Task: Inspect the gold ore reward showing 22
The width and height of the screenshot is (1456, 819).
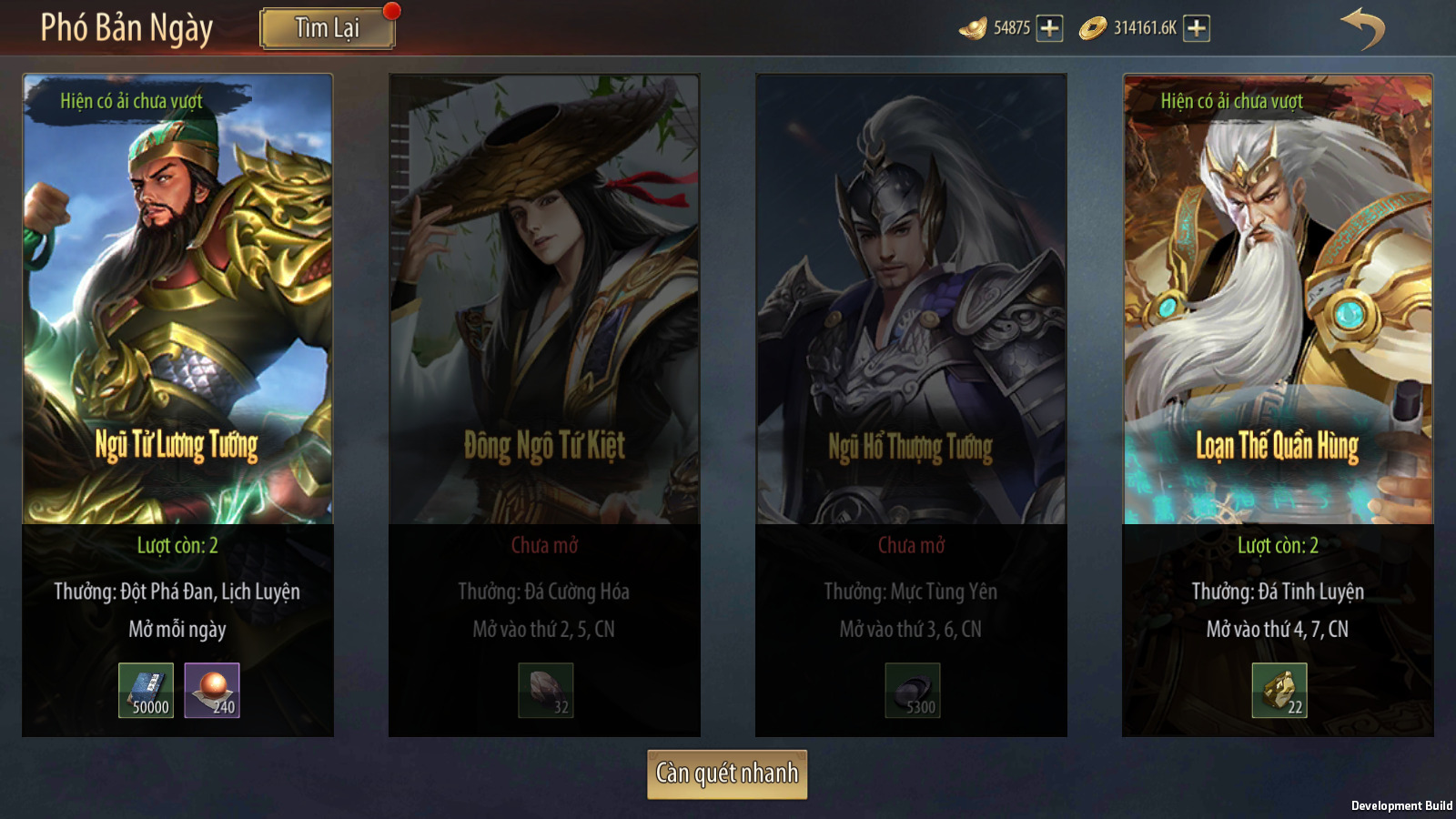Action: click(1279, 691)
